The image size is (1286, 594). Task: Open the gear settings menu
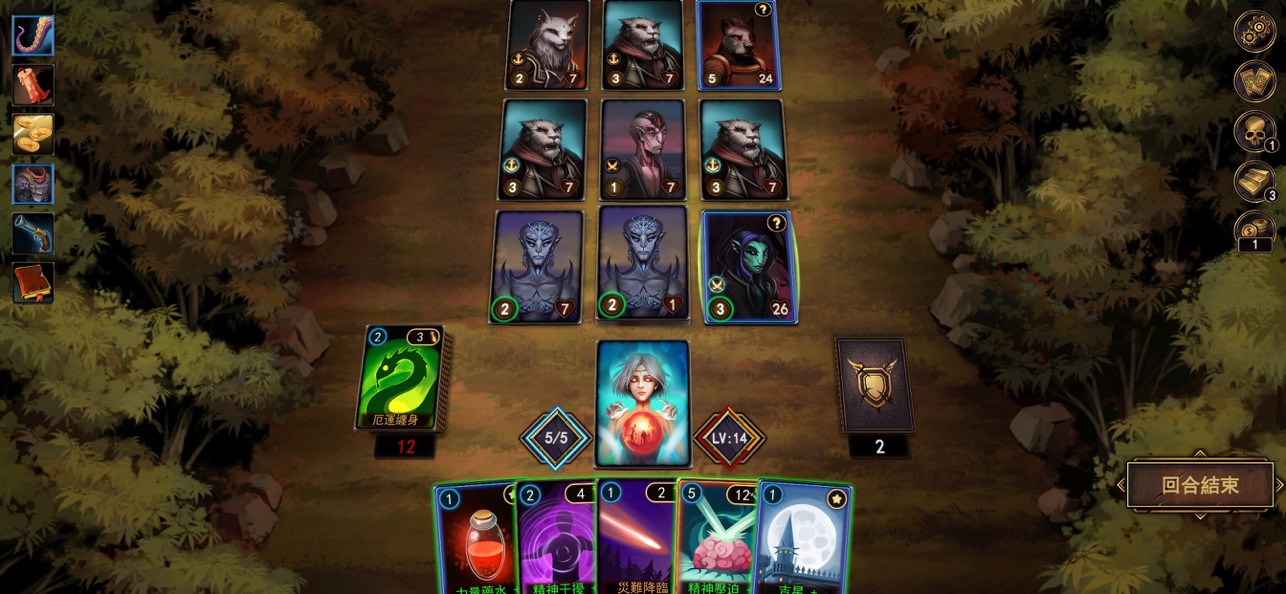[x=1254, y=32]
